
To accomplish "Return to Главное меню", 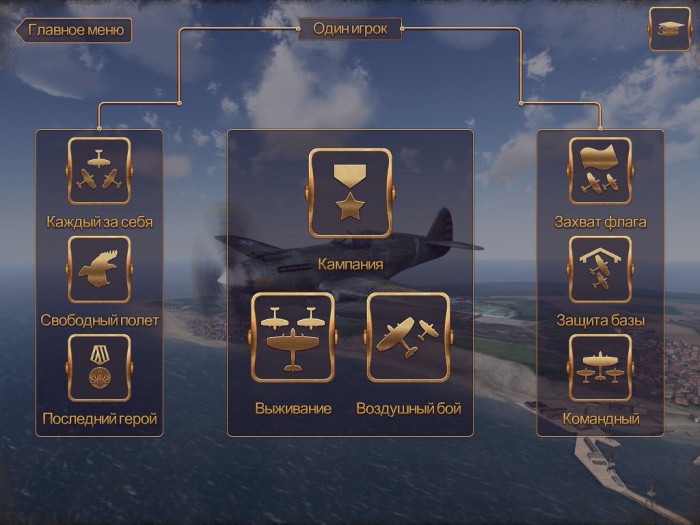I will tap(74, 29).
